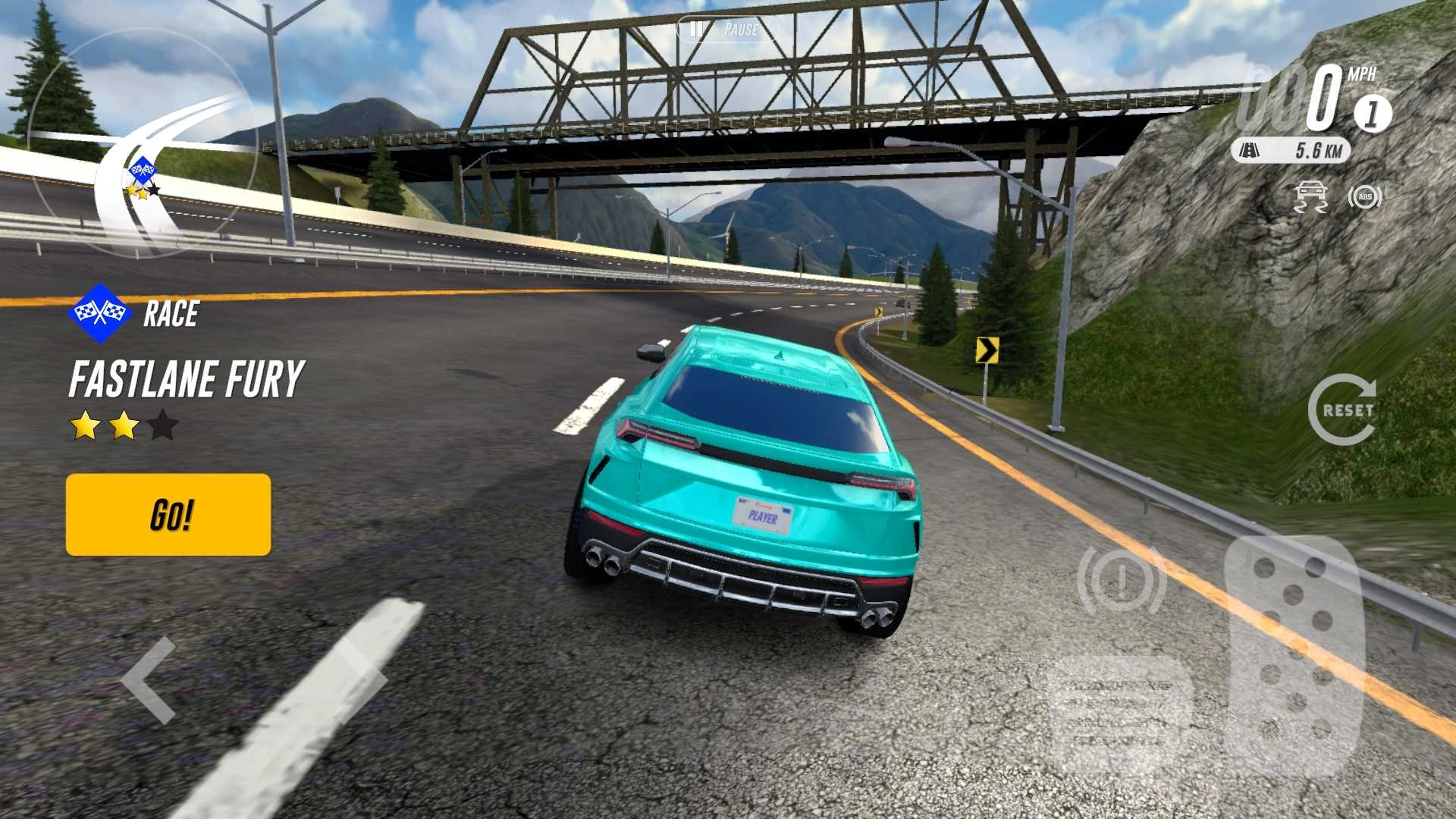Reset the car position

tap(1342, 409)
